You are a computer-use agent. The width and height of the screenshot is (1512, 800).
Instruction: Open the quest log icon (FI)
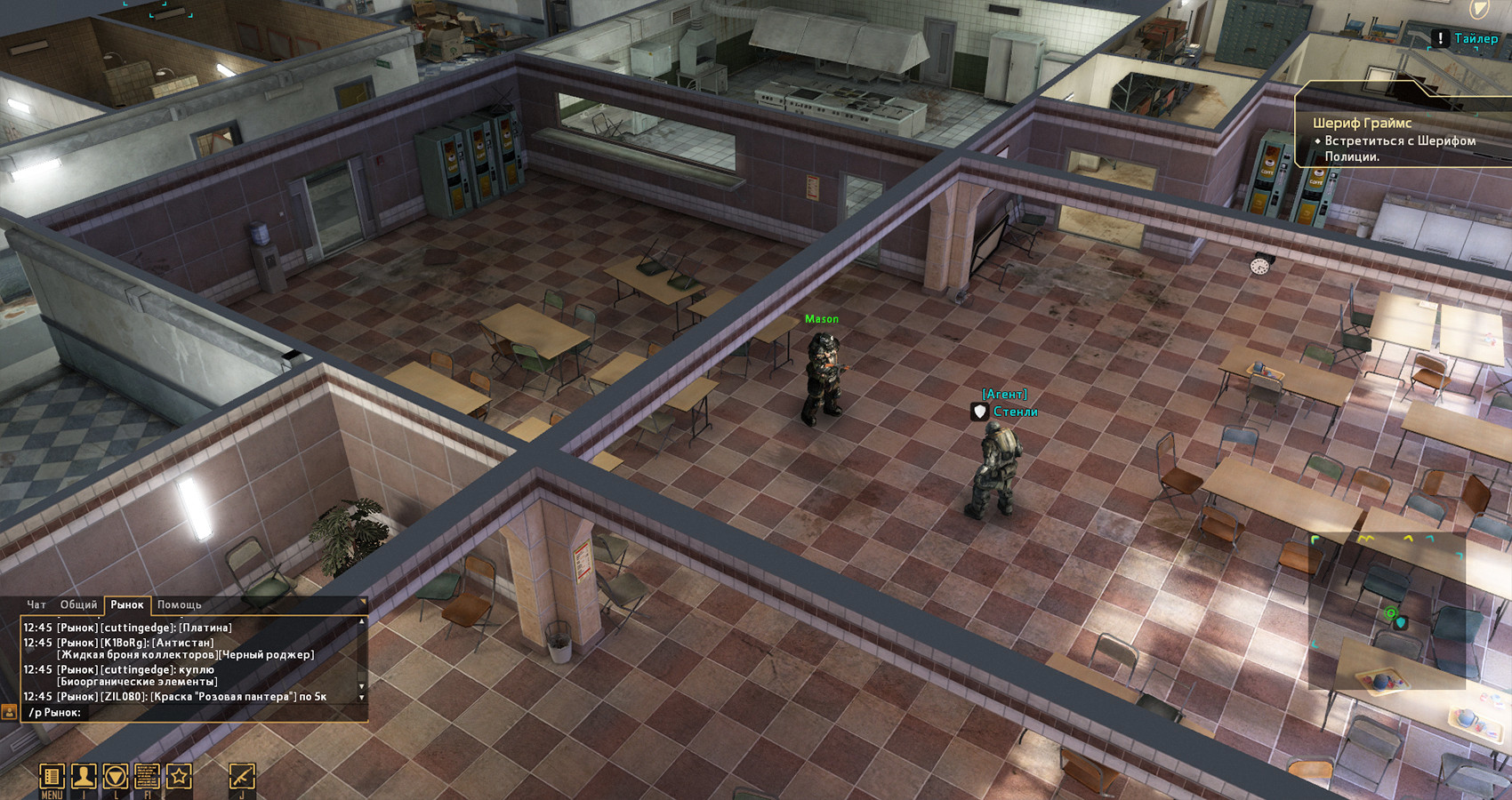[x=149, y=776]
